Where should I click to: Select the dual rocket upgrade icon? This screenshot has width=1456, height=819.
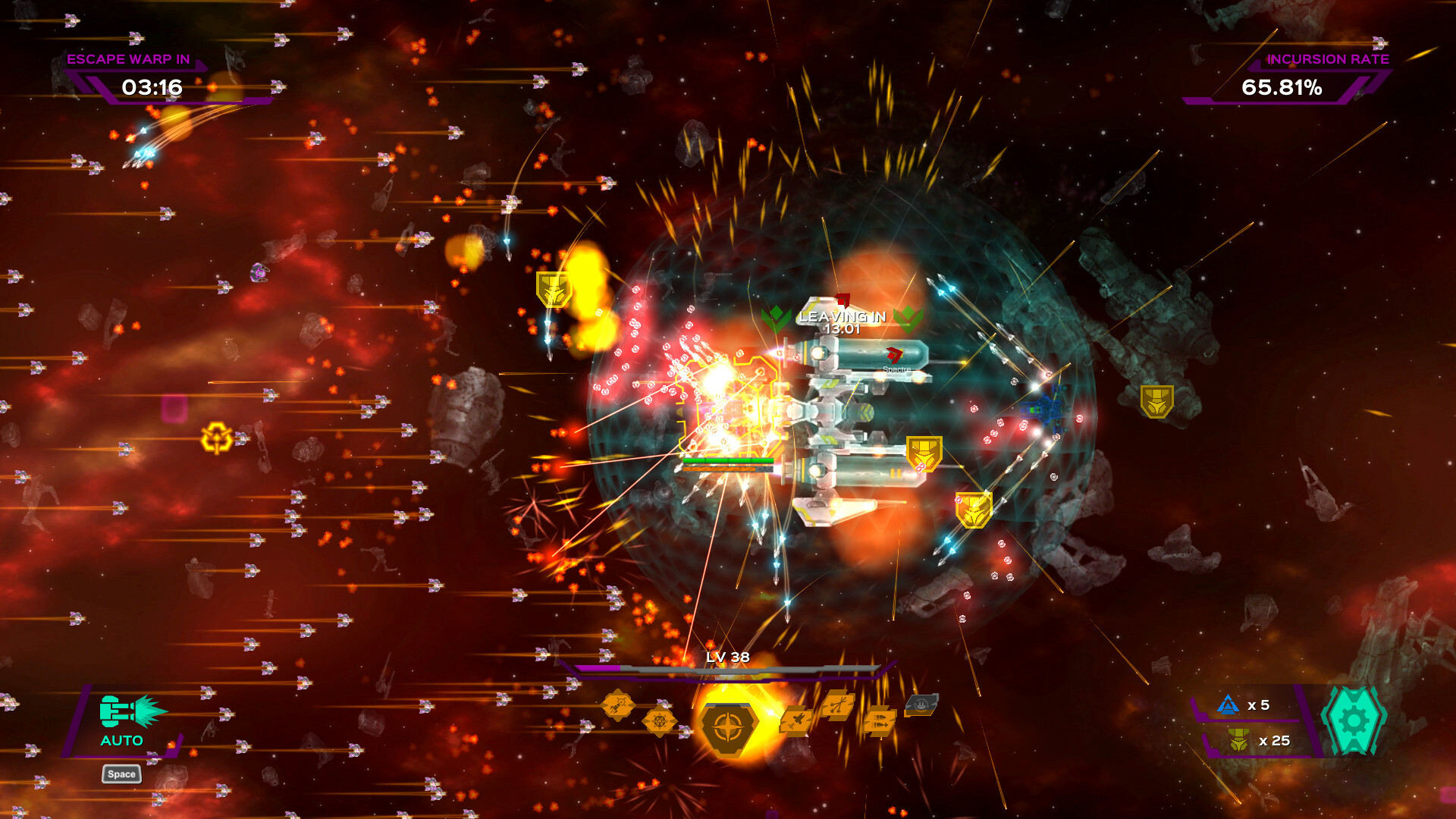880,721
